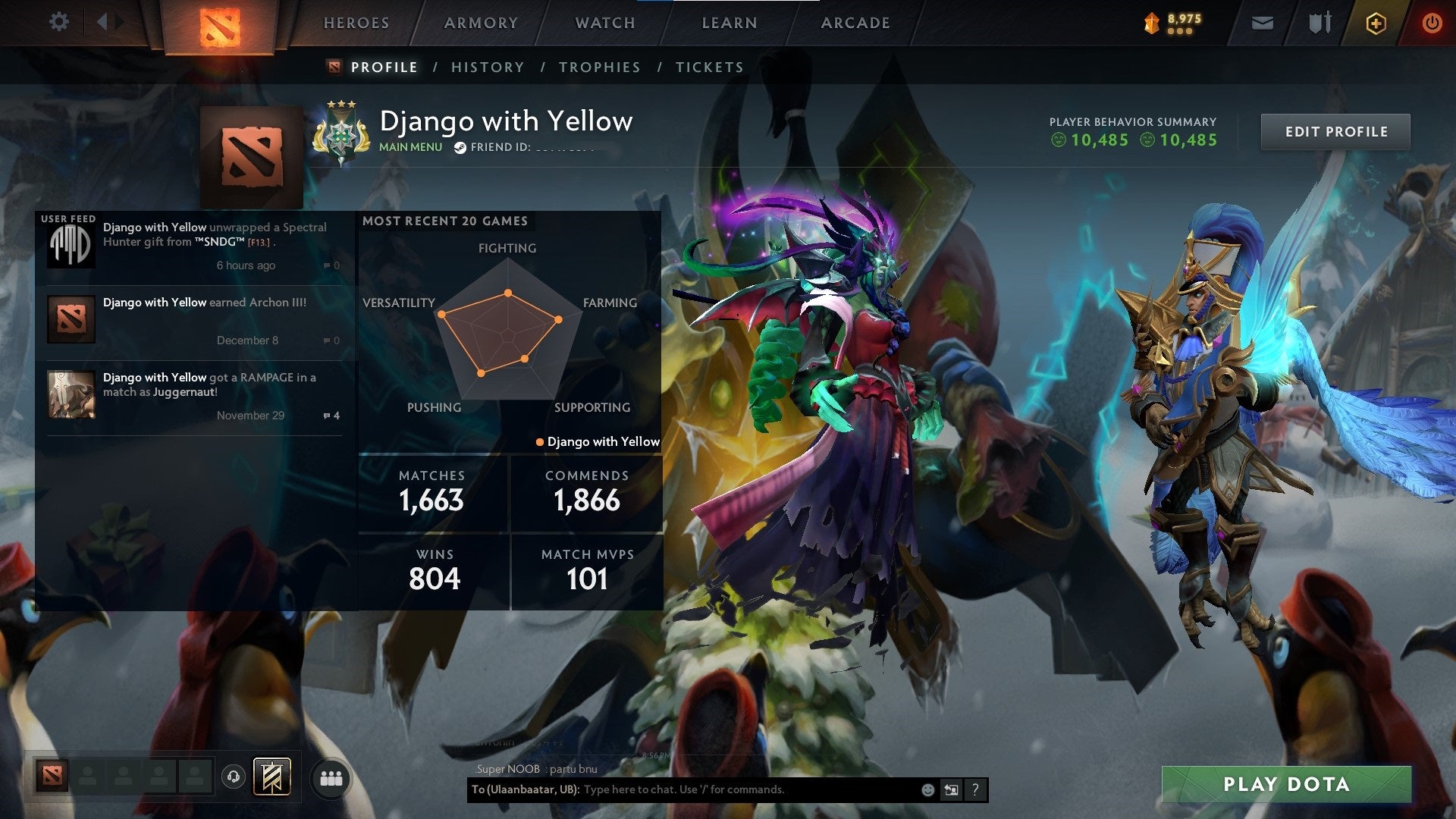
Task: Click the EDIT PROFILE button
Action: (1335, 131)
